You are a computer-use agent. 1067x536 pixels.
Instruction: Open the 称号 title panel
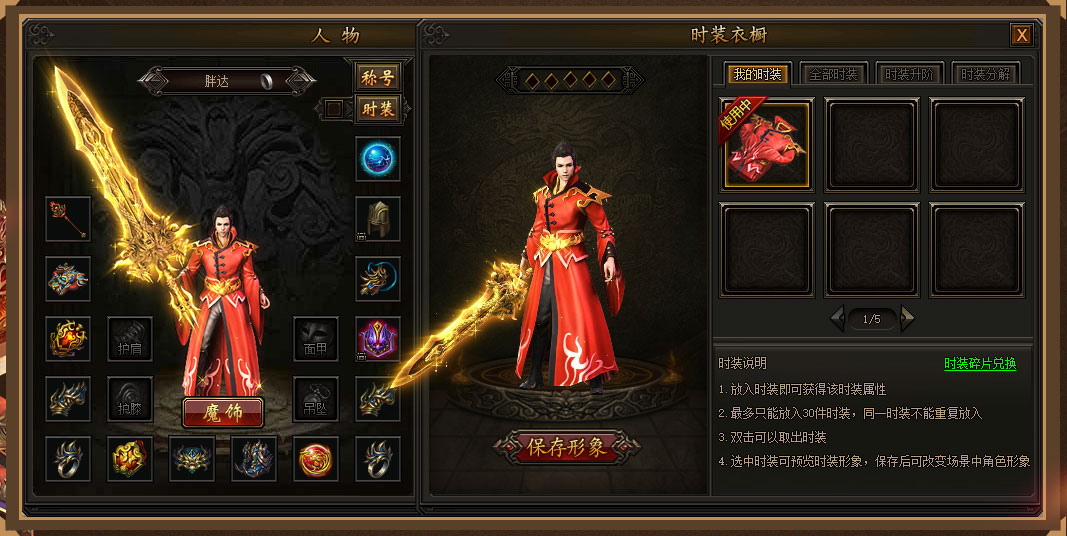[x=377, y=77]
